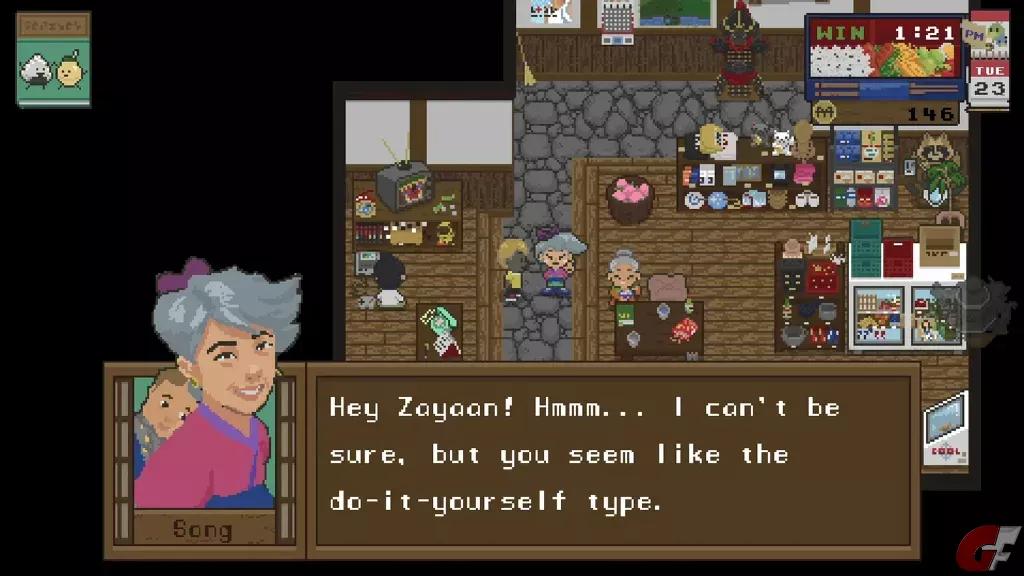1024x576 pixels.
Task: Open the rice ball and pear card
Action: tap(53, 60)
